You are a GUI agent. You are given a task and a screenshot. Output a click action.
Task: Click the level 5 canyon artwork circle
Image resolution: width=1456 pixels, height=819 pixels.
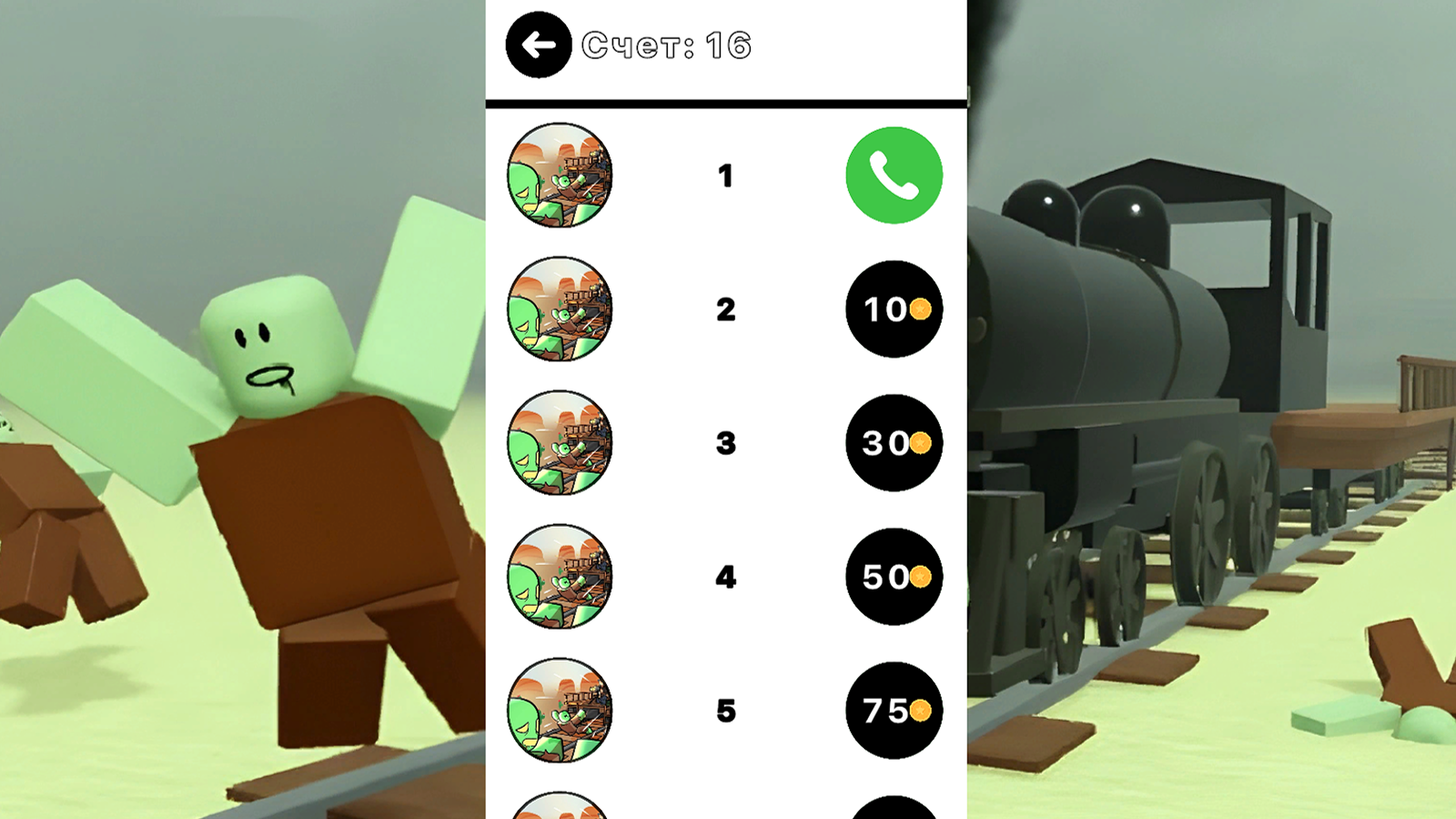(x=559, y=712)
